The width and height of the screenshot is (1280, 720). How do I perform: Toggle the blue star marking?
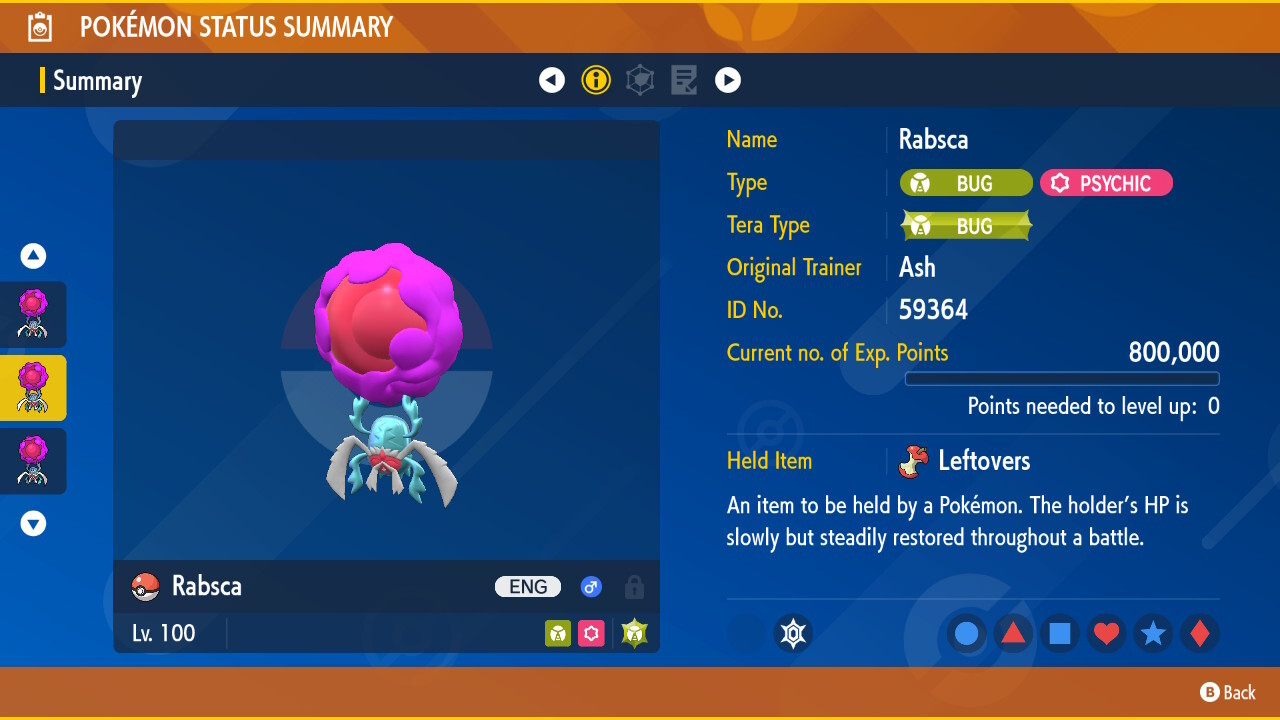(1153, 634)
